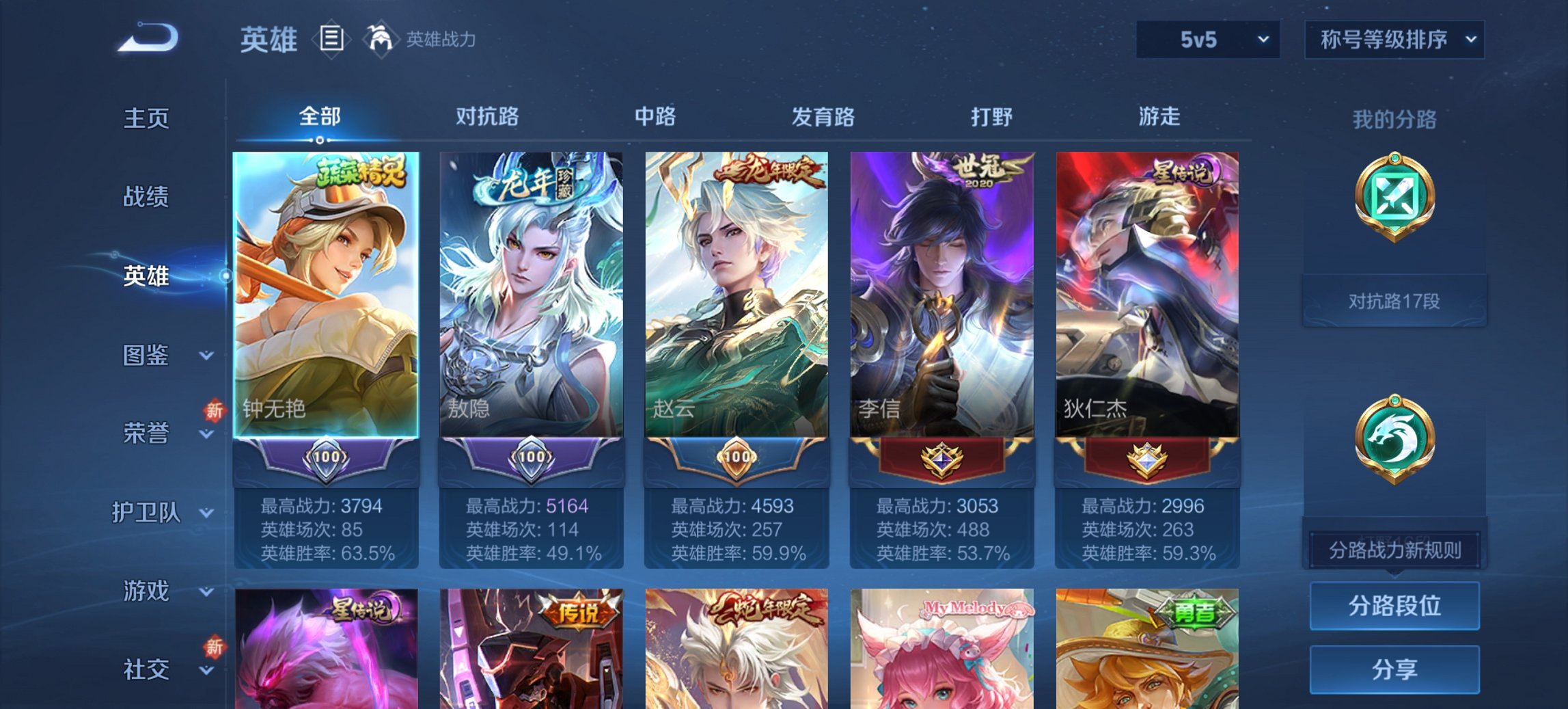This screenshot has height=709, width=1568.
Task: Collapse the 社交 sidebar section
Action: click(x=146, y=670)
